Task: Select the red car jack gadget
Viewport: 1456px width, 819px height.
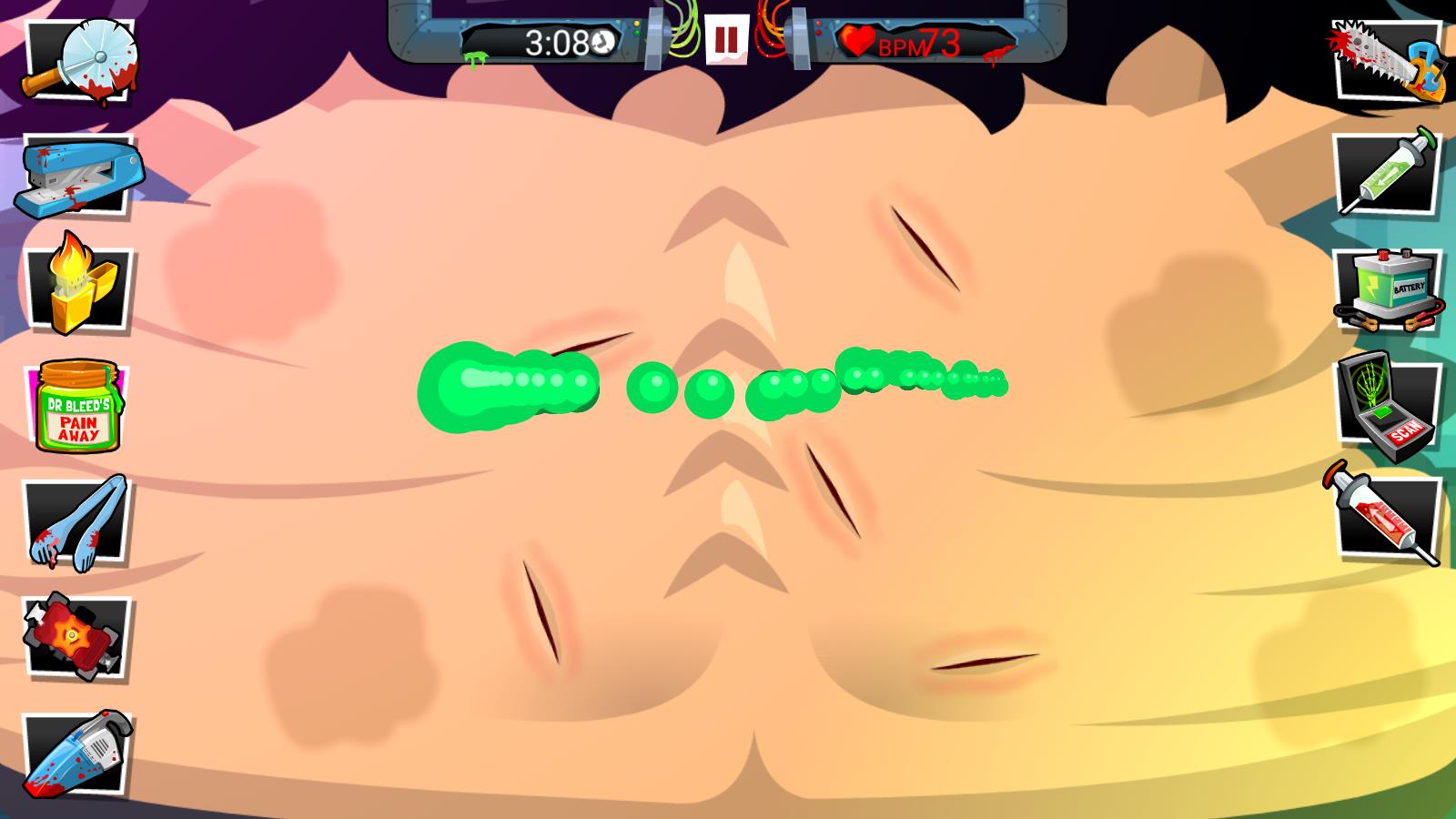Action: pyautogui.click(x=73, y=632)
